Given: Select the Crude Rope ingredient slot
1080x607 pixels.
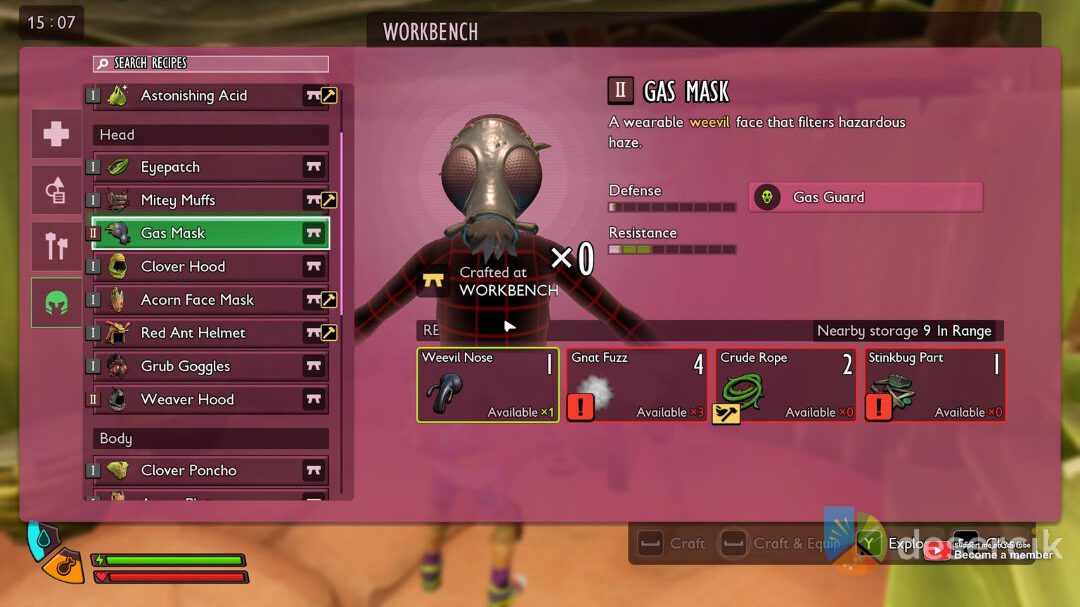Looking at the screenshot, I should pyautogui.click(x=786, y=385).
